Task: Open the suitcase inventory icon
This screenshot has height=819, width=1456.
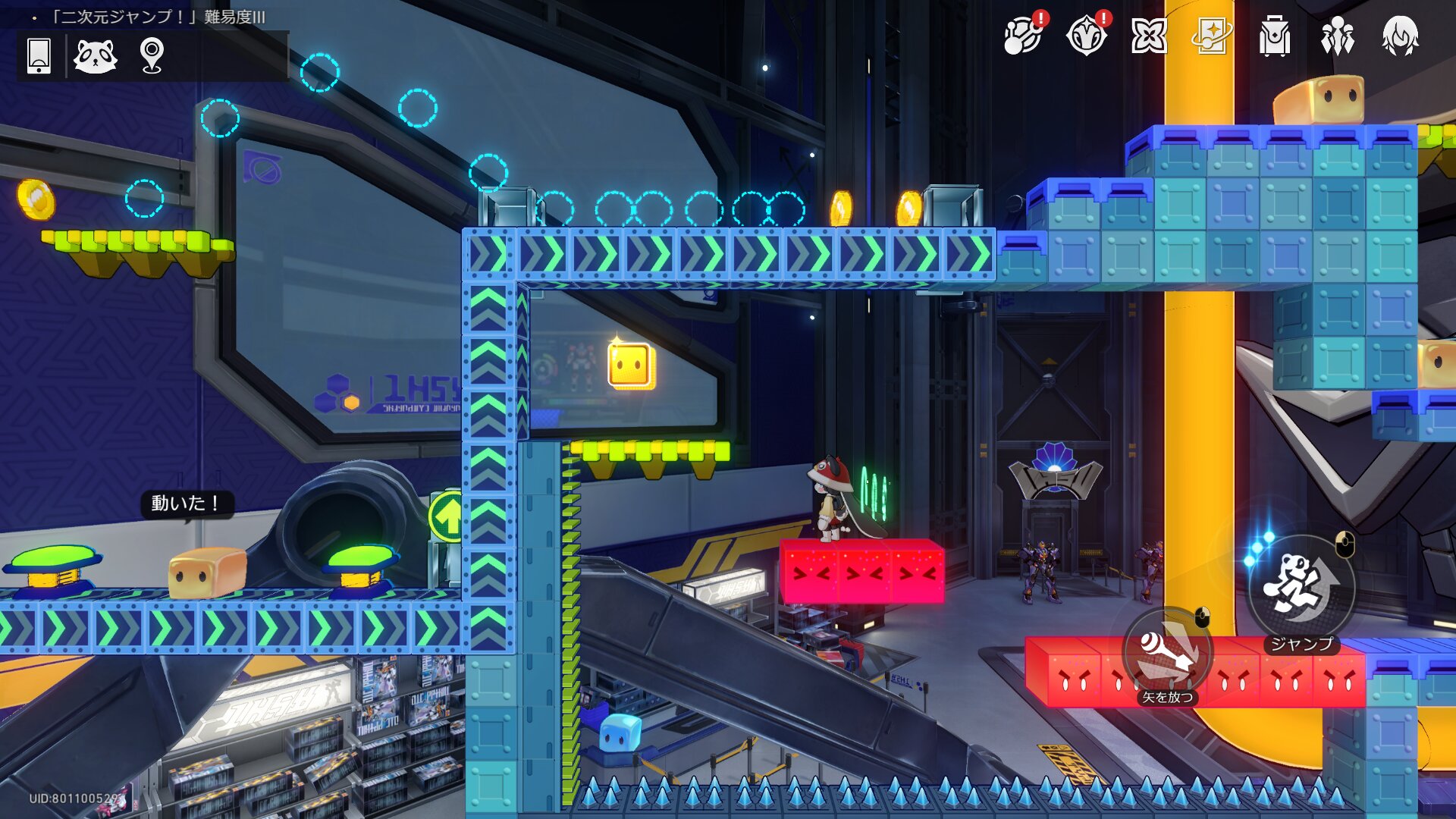Action: [x=1274, y=36]
